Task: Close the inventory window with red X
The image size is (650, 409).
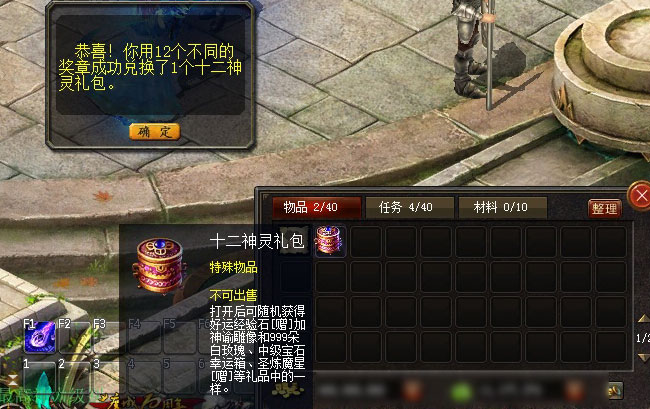Action: pos(640,194)
